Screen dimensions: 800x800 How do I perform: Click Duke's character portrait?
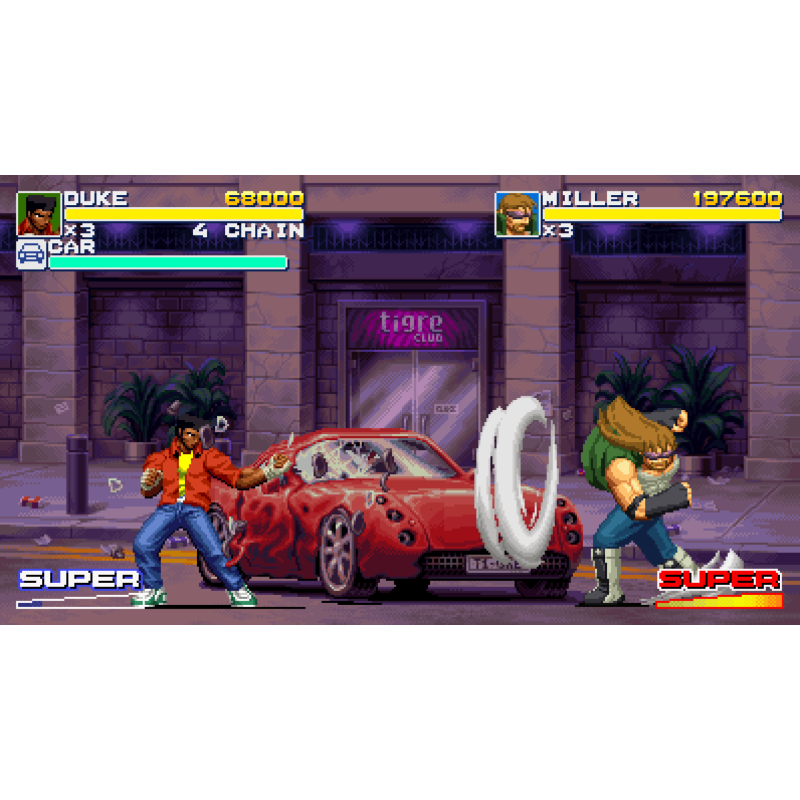[x=39, y=213]
